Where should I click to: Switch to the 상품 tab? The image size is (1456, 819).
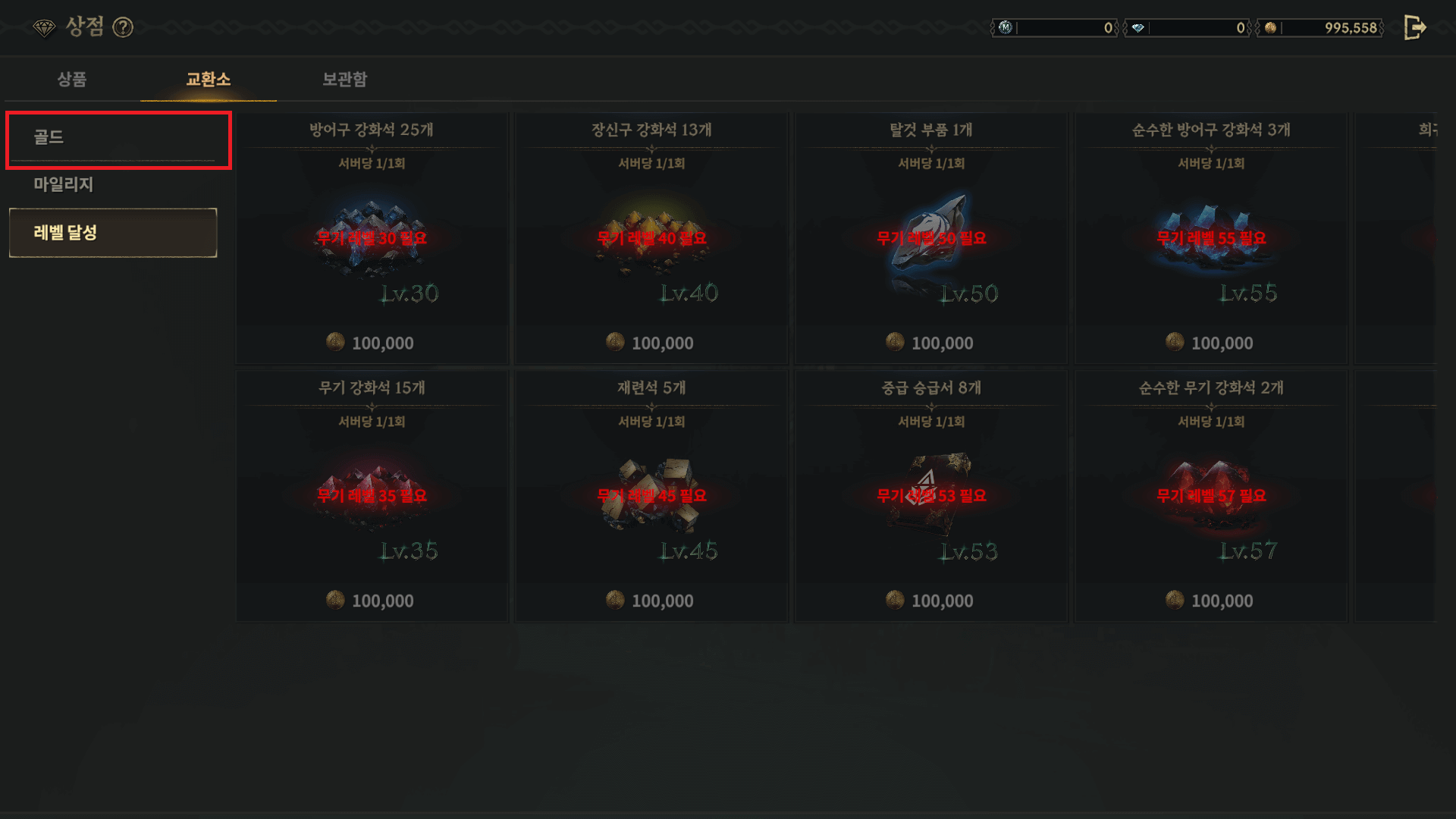click(72, 80)
